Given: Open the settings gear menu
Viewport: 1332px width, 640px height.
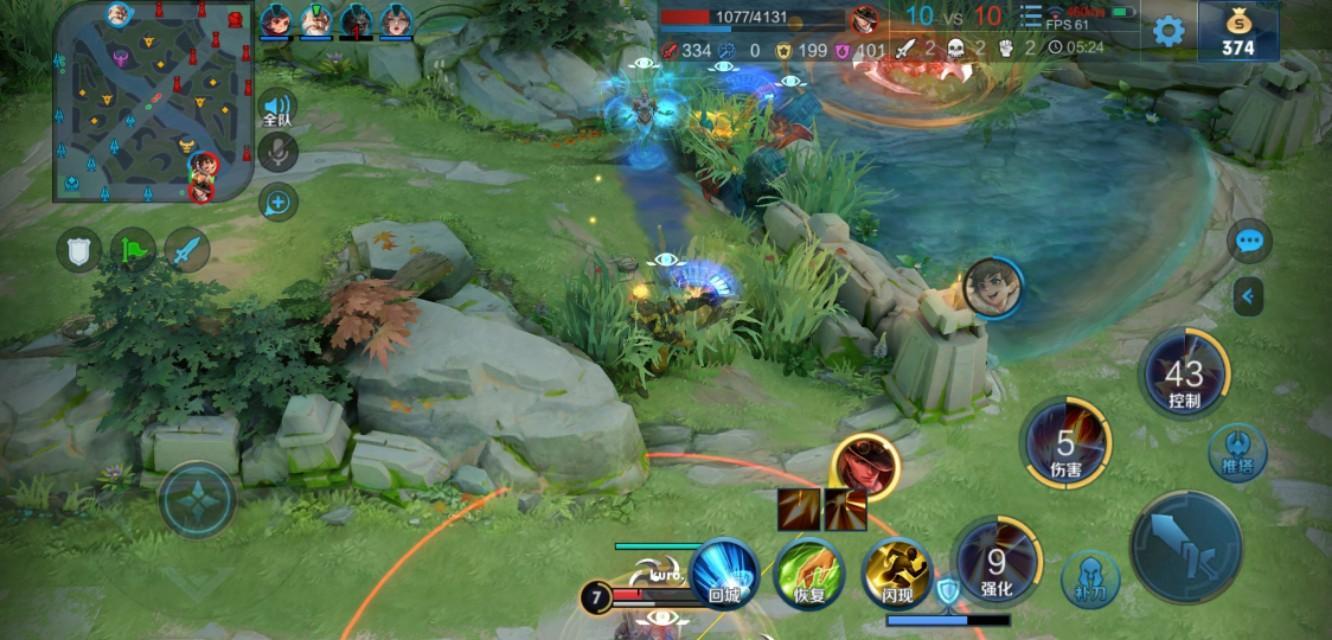Looking at the screenshot, I should pyautogui.click(x=1168, y=31).
